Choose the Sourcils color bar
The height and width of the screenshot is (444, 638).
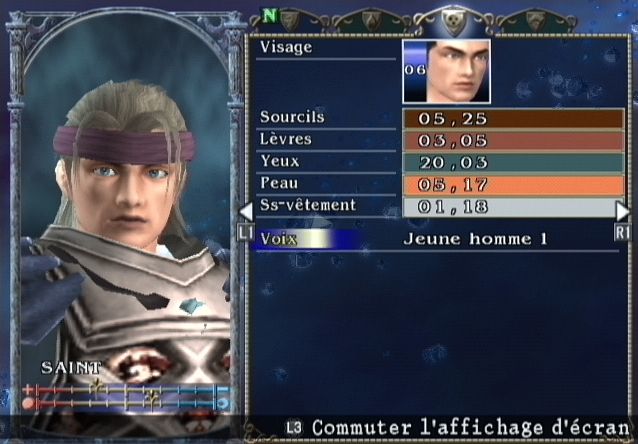(x=513, y=119)
